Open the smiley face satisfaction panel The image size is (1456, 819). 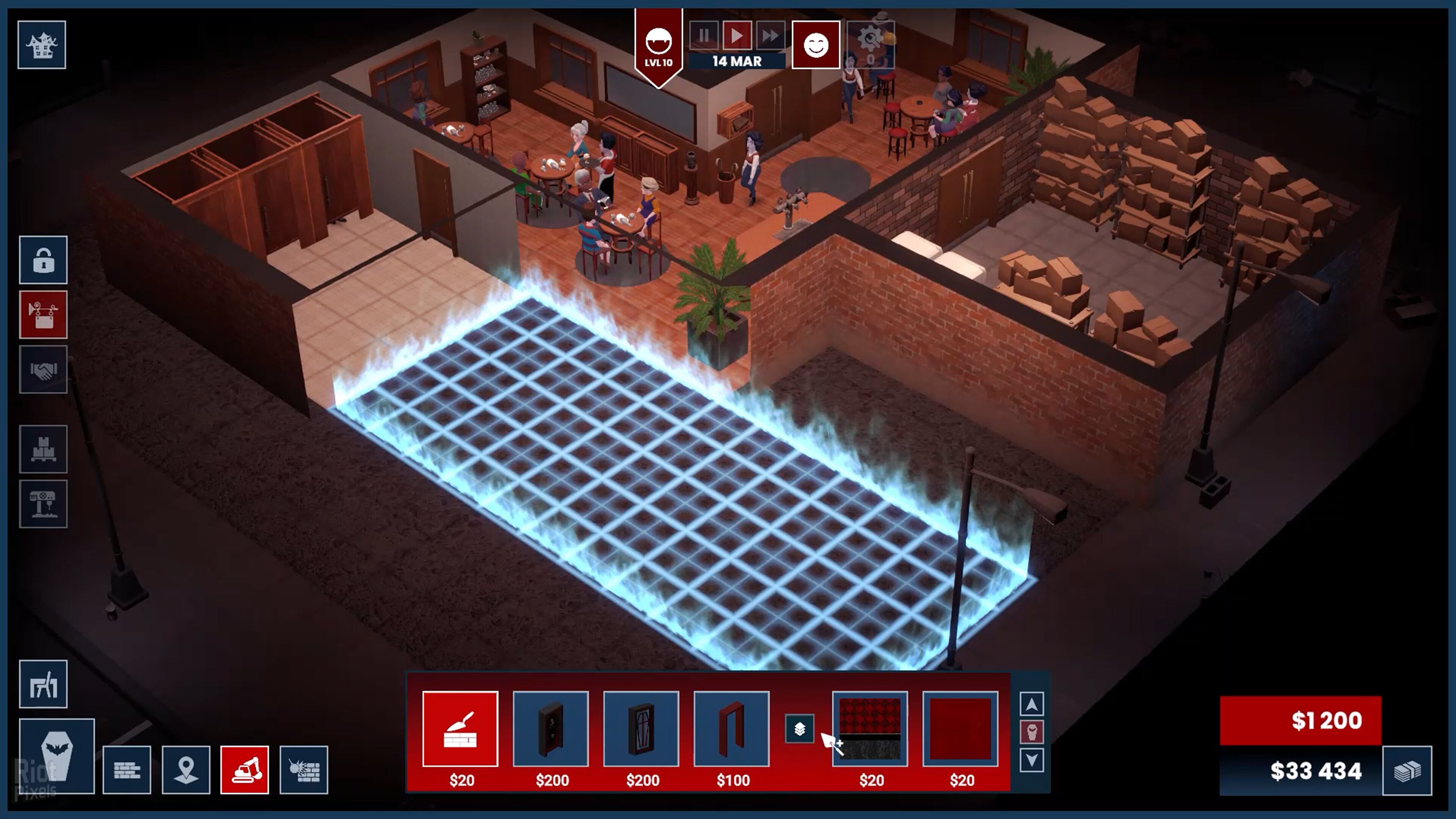(816, 45)
